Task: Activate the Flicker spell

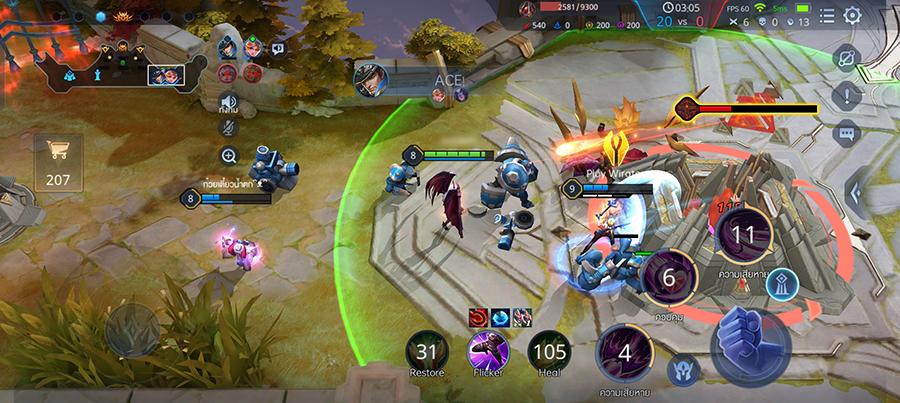Action: tap(489, 351)
